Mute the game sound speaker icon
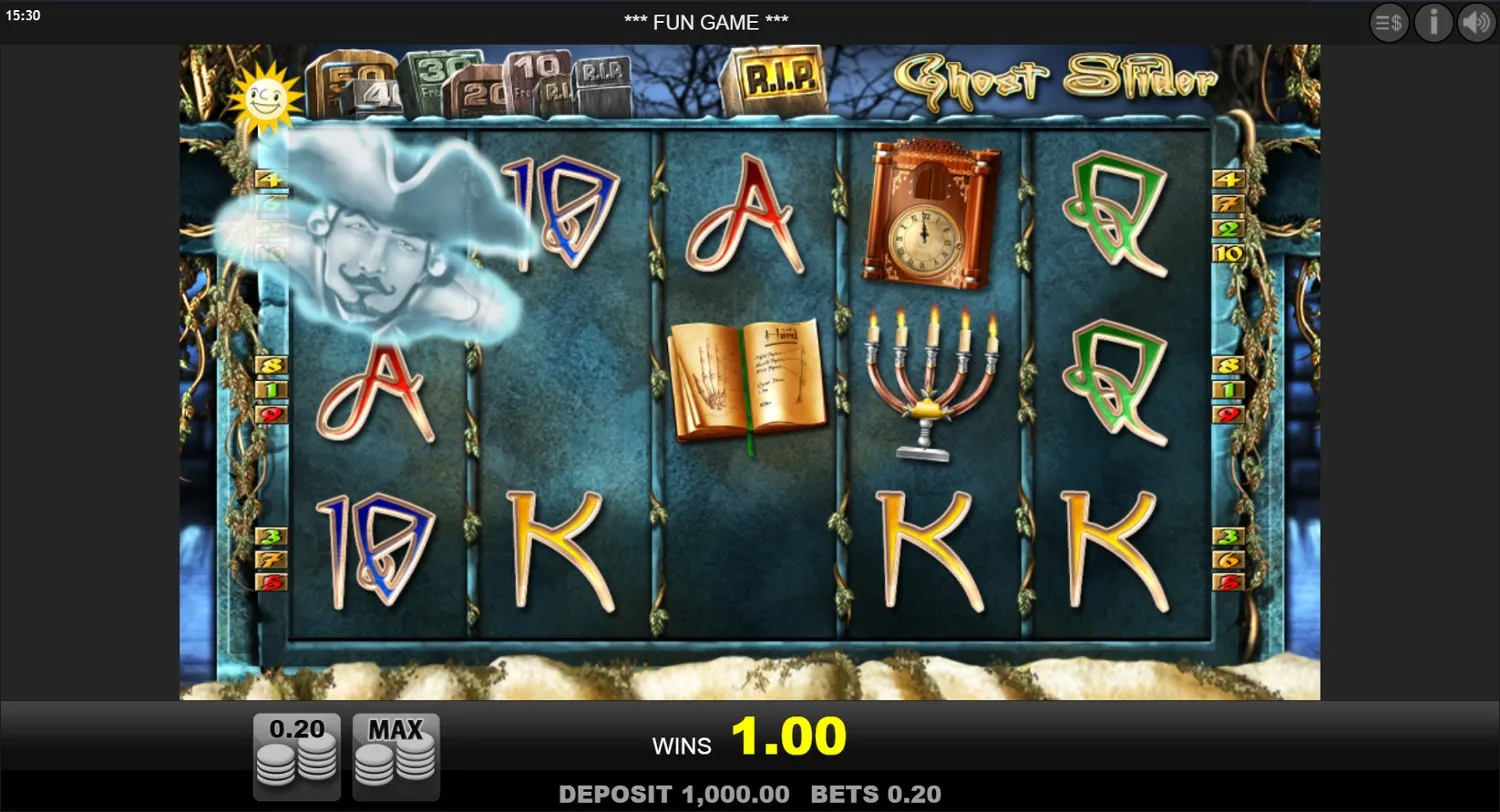The image size is (1500, 812). pos(1477,22)
